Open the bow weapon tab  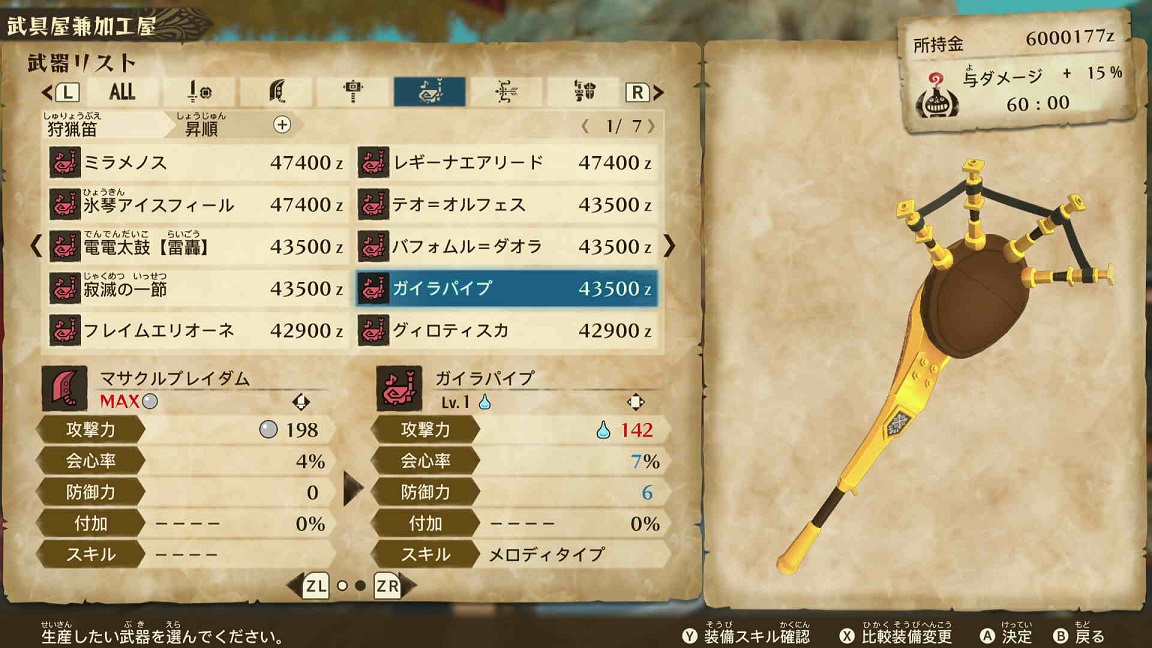click(x=506, y=92)
